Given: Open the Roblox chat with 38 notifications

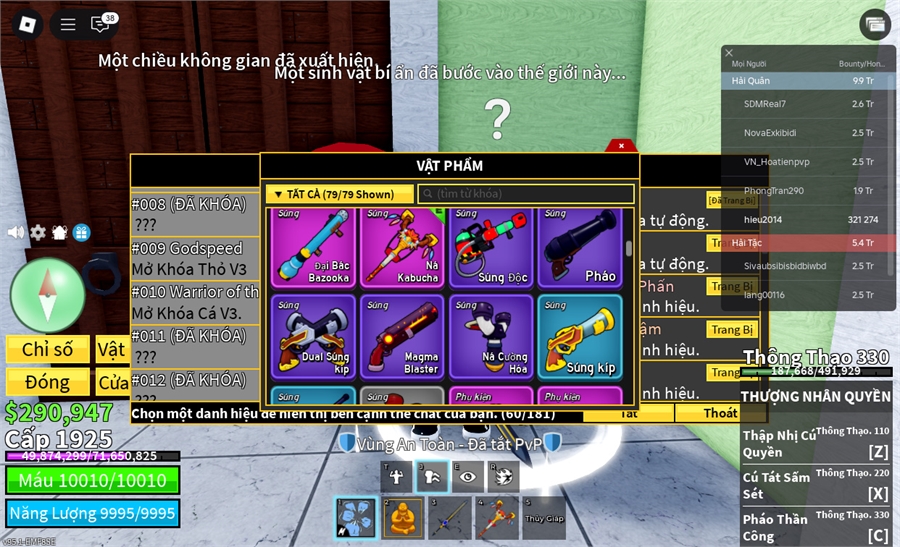Looking at the screenshot, I should (x=101, y=24).
